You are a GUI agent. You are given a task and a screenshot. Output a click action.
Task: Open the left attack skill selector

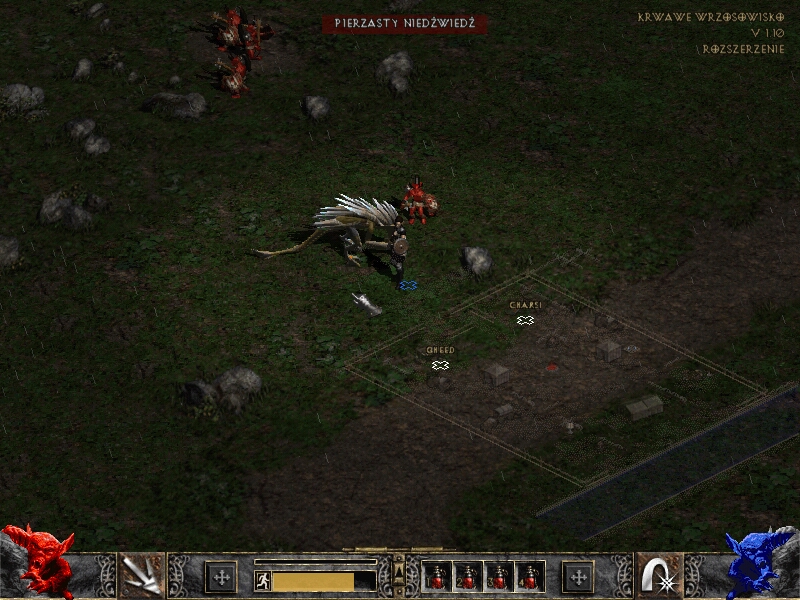(x=142, y=575)
